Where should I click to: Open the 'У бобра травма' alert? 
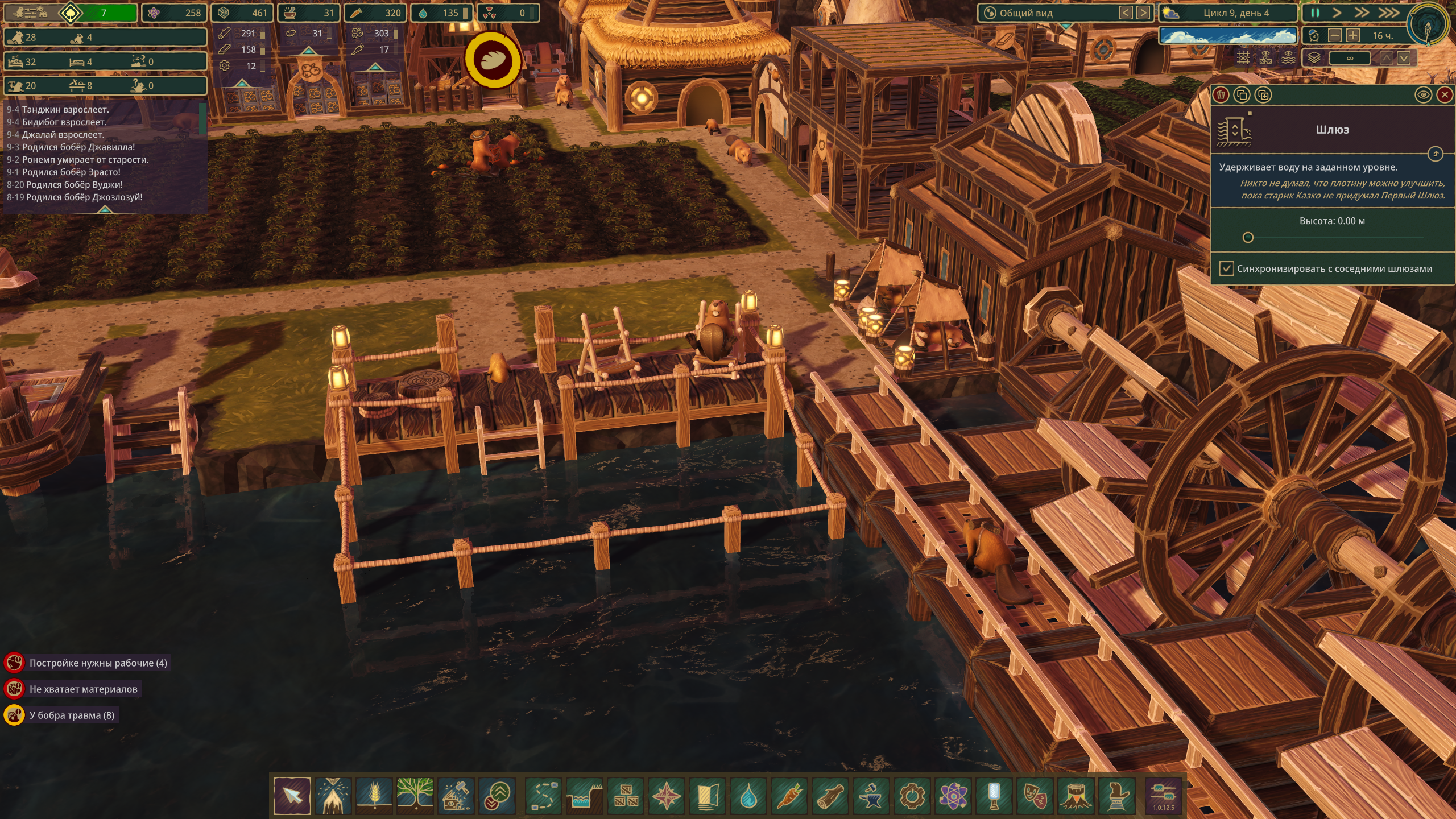(x=72, y=715)
